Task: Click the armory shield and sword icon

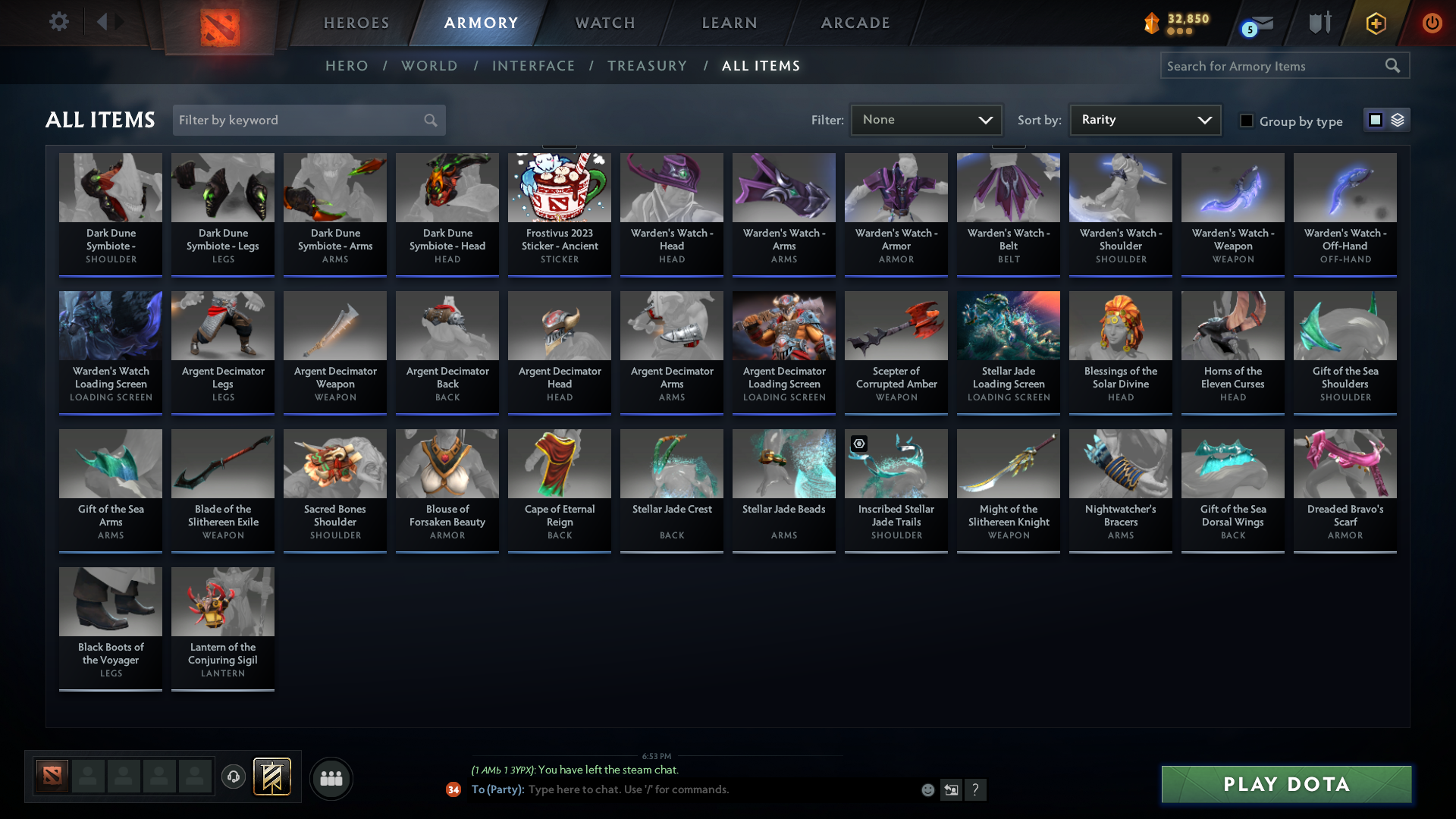Action: click(x=1319, y=23)
